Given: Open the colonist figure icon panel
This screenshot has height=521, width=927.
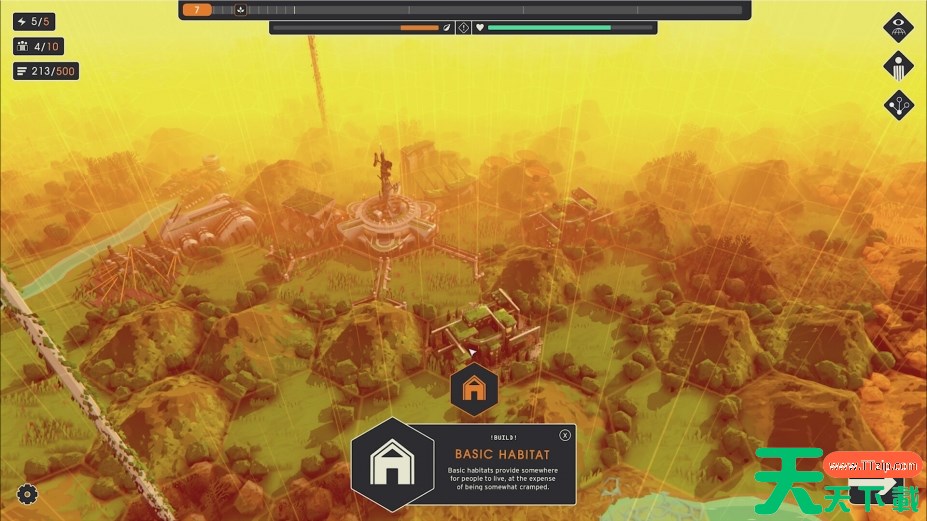Looking at the screenshot, I should tap(898, 66).
